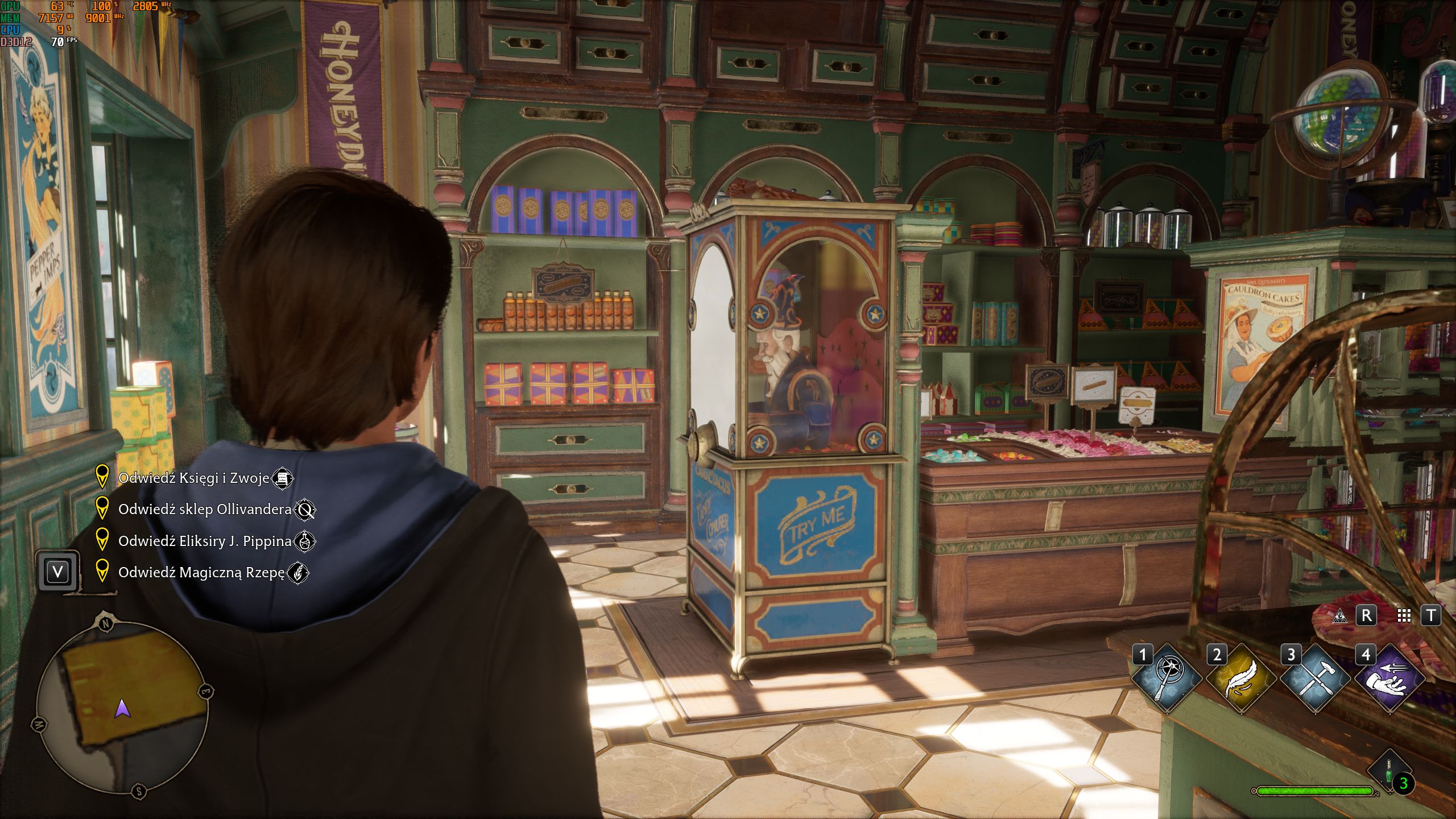Select the objective Odwiedź Księgi i Zwoje
The width and height of the screenshot is (1456, 819).
(x=193, y=478)
